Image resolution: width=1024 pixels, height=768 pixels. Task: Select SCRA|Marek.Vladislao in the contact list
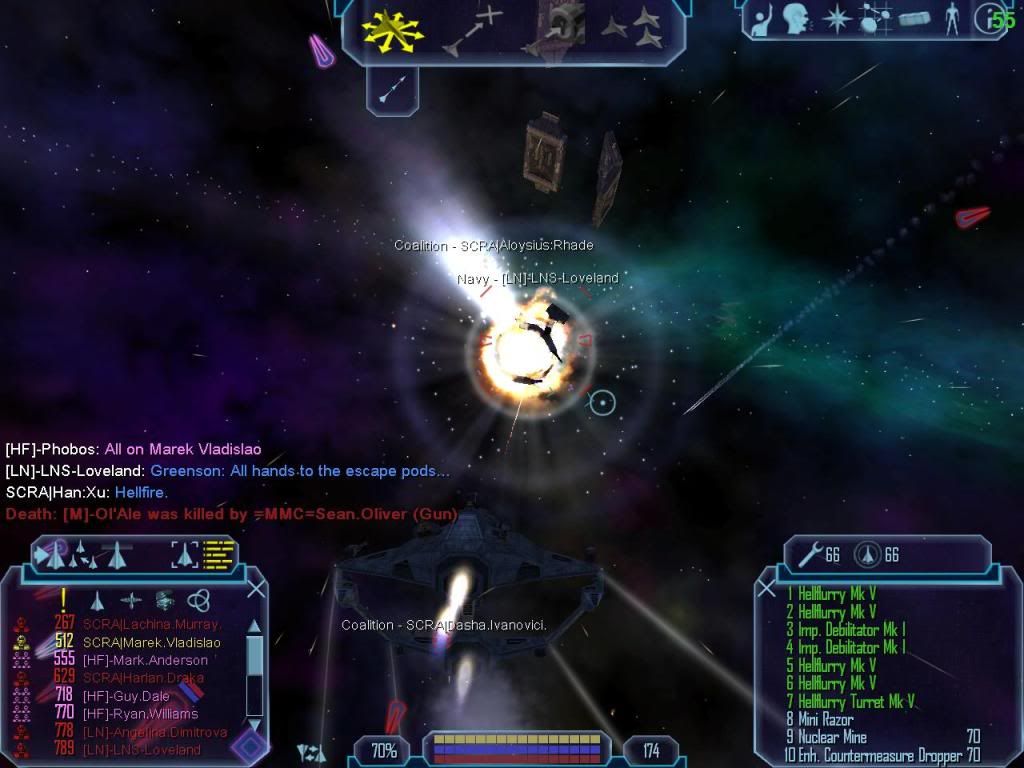[151, 643]
